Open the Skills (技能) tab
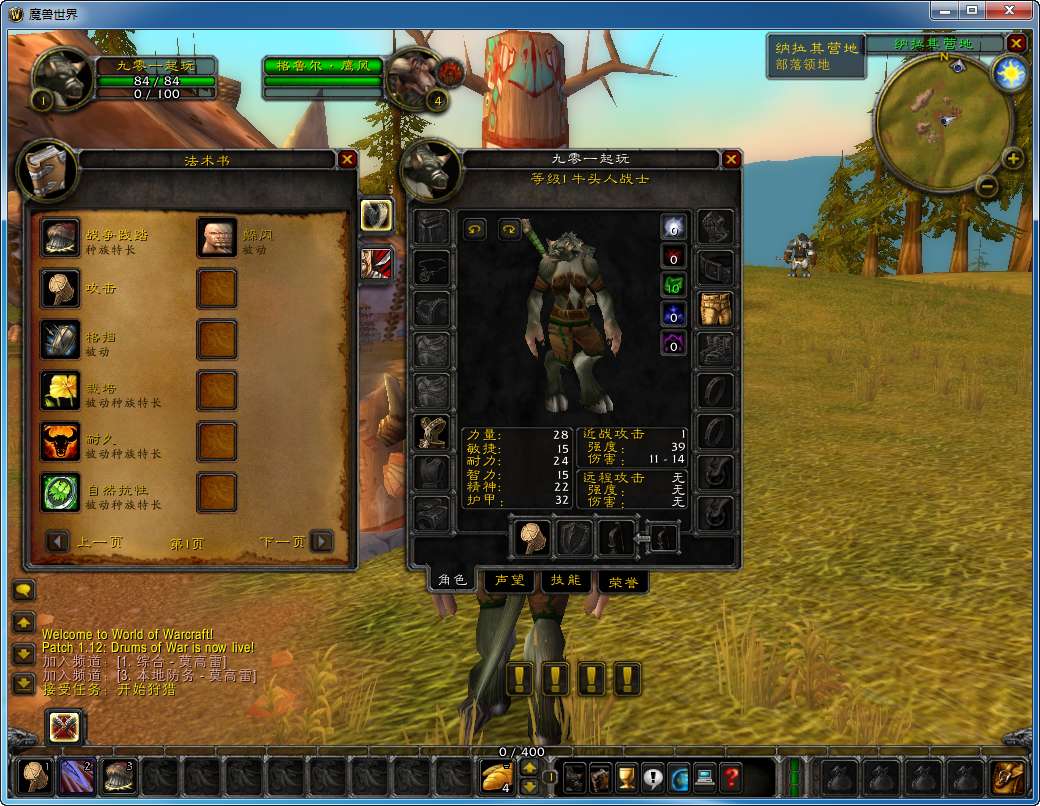The image size is (1040, 806). coord(565,580)
